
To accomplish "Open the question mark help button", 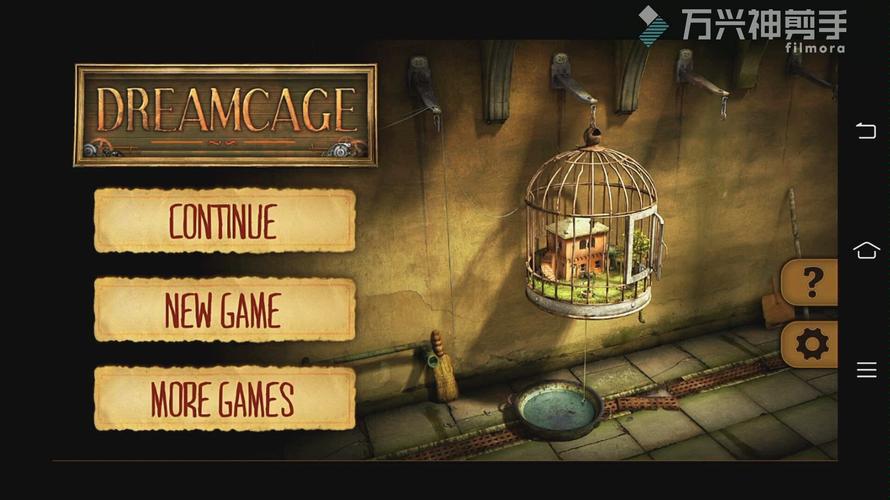I will coord(811,284).
